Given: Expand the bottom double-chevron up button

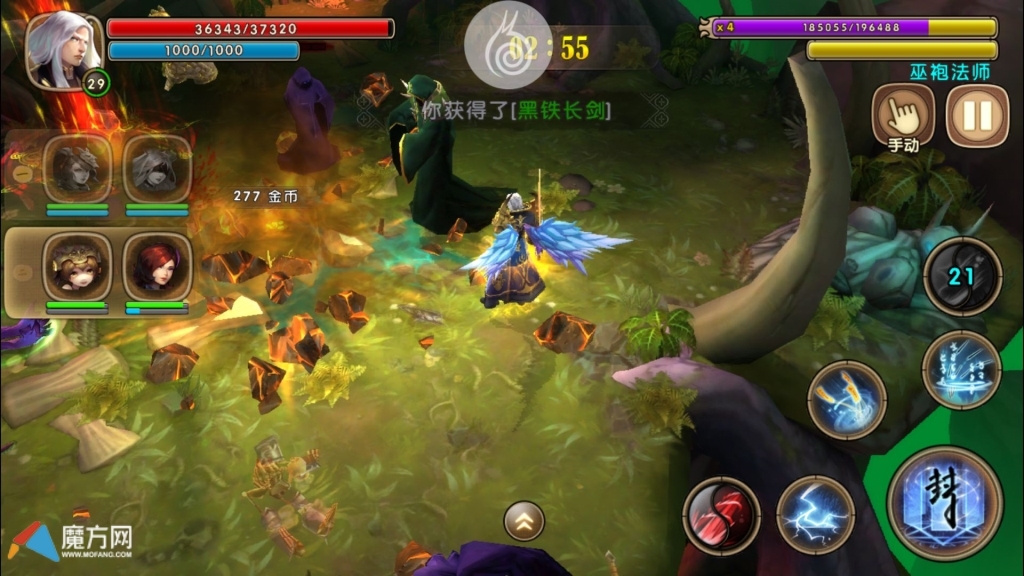Looking at the screenshot, I should (524, 520).
